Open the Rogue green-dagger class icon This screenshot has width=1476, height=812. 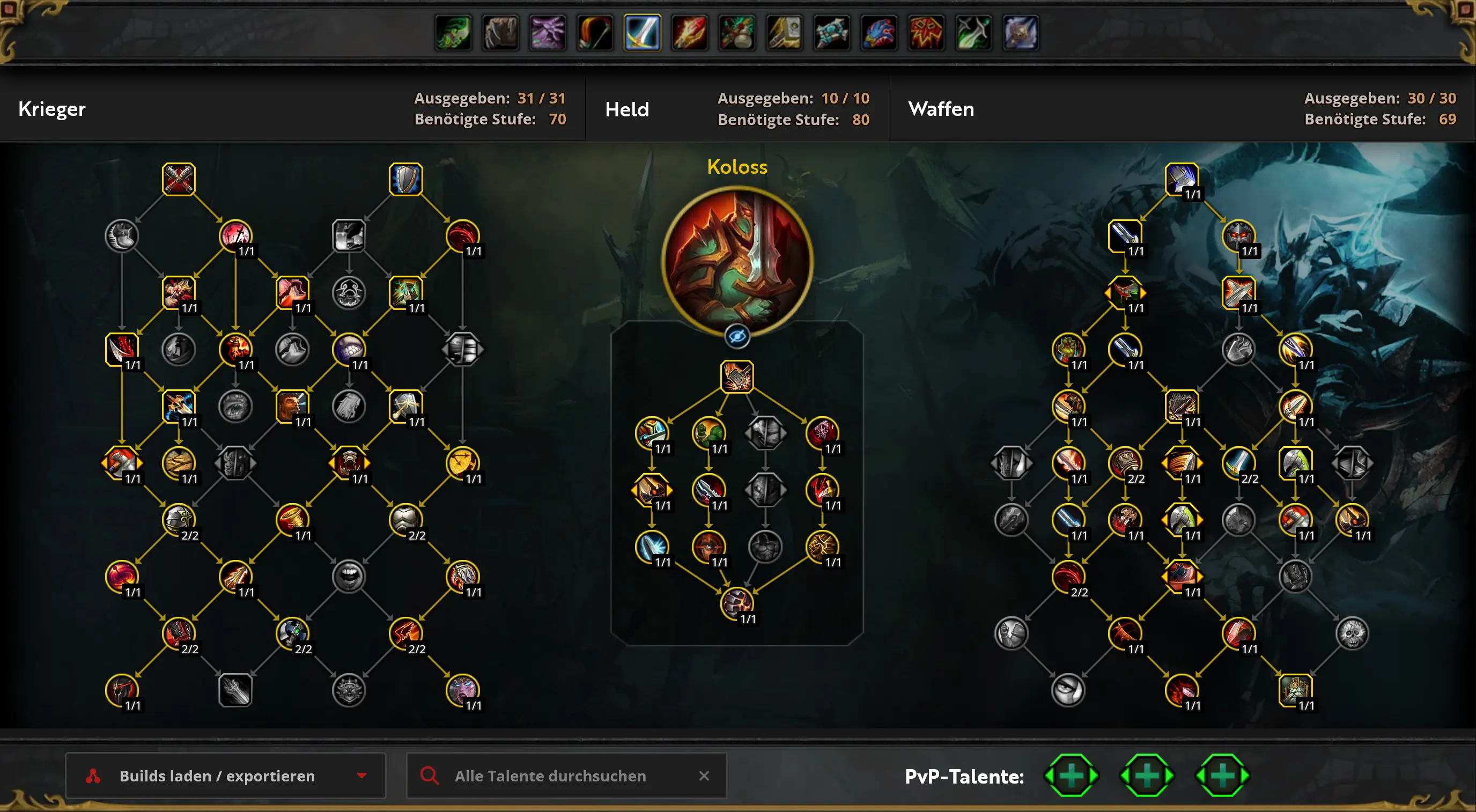point(973,33)
